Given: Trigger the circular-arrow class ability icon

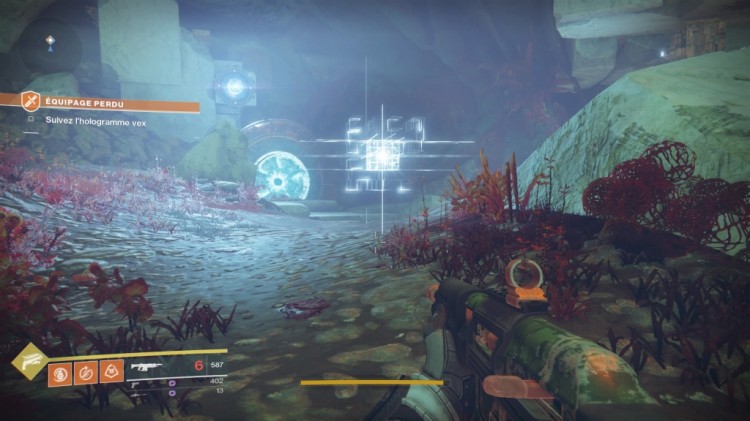Looking at the screenshot, I should [84, 372].
